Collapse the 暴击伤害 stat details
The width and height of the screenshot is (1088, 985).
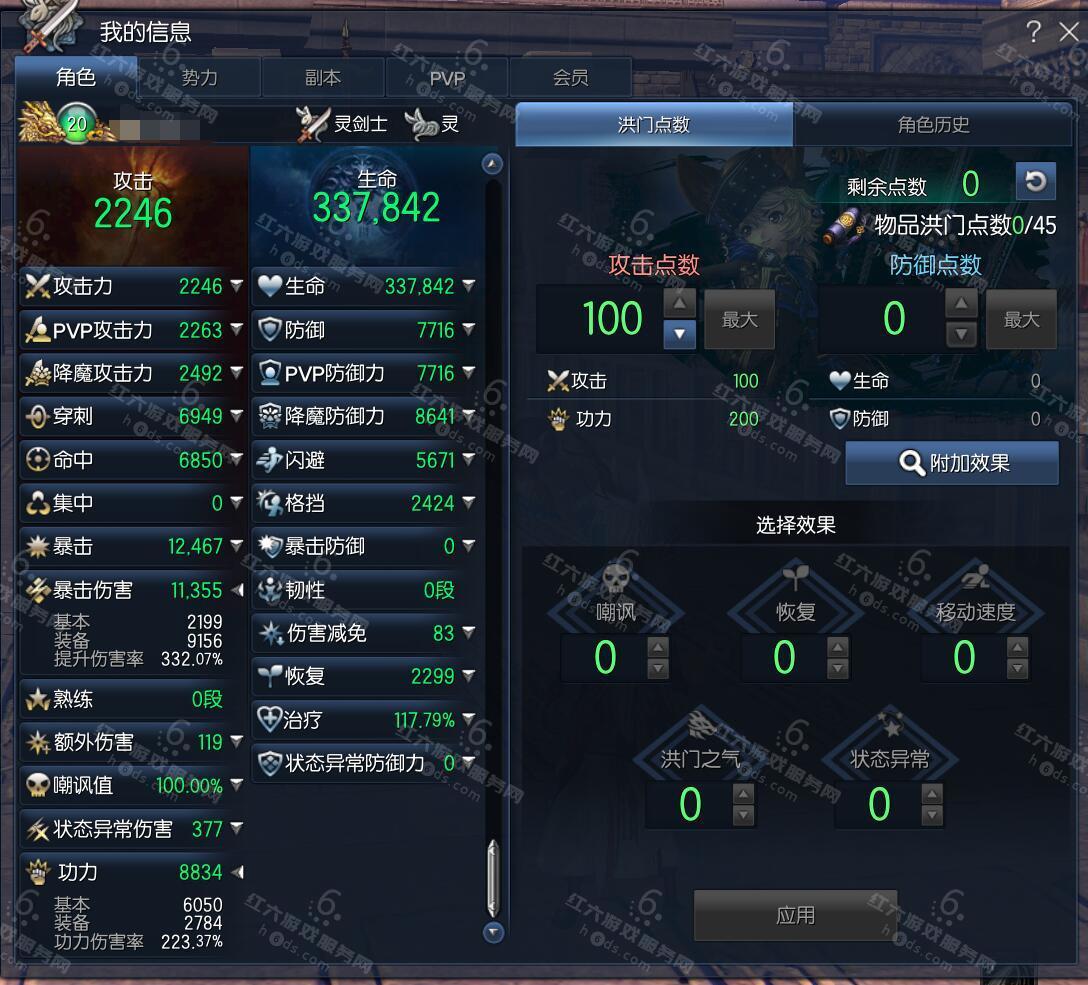(x=237, y=590)
